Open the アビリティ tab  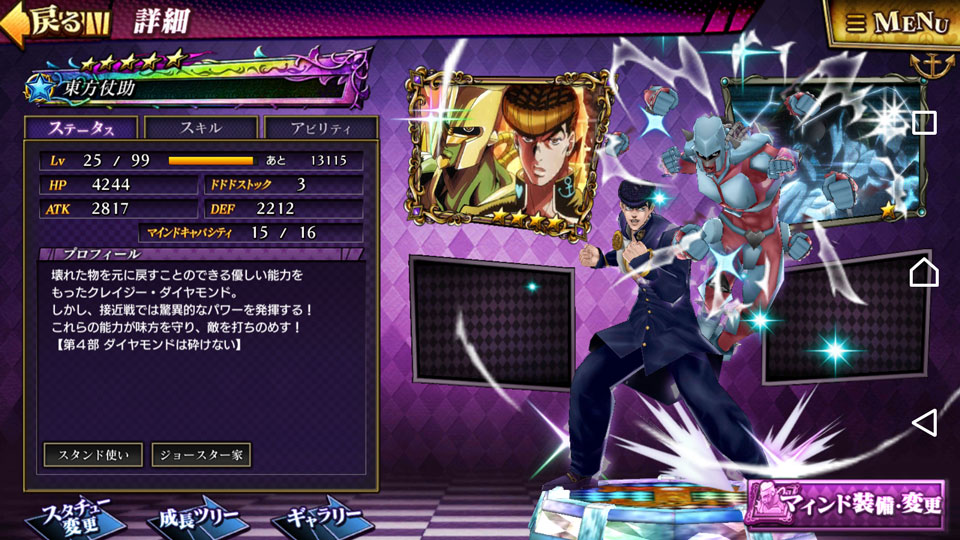click(x=320, y=128)
